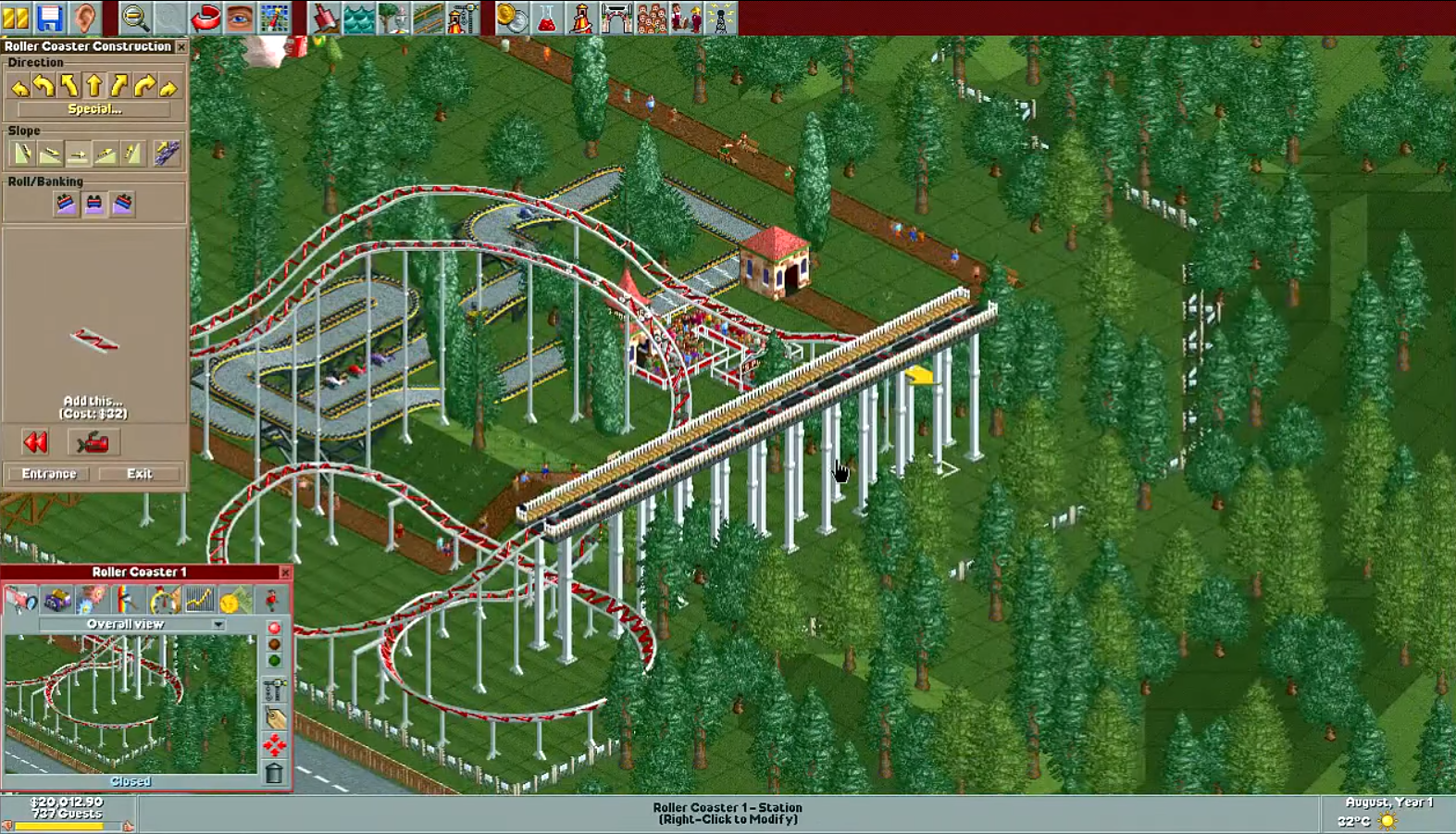The image size is (1456, 834).
Task: Click the green light to test the ride
Action: coord(275,660)
